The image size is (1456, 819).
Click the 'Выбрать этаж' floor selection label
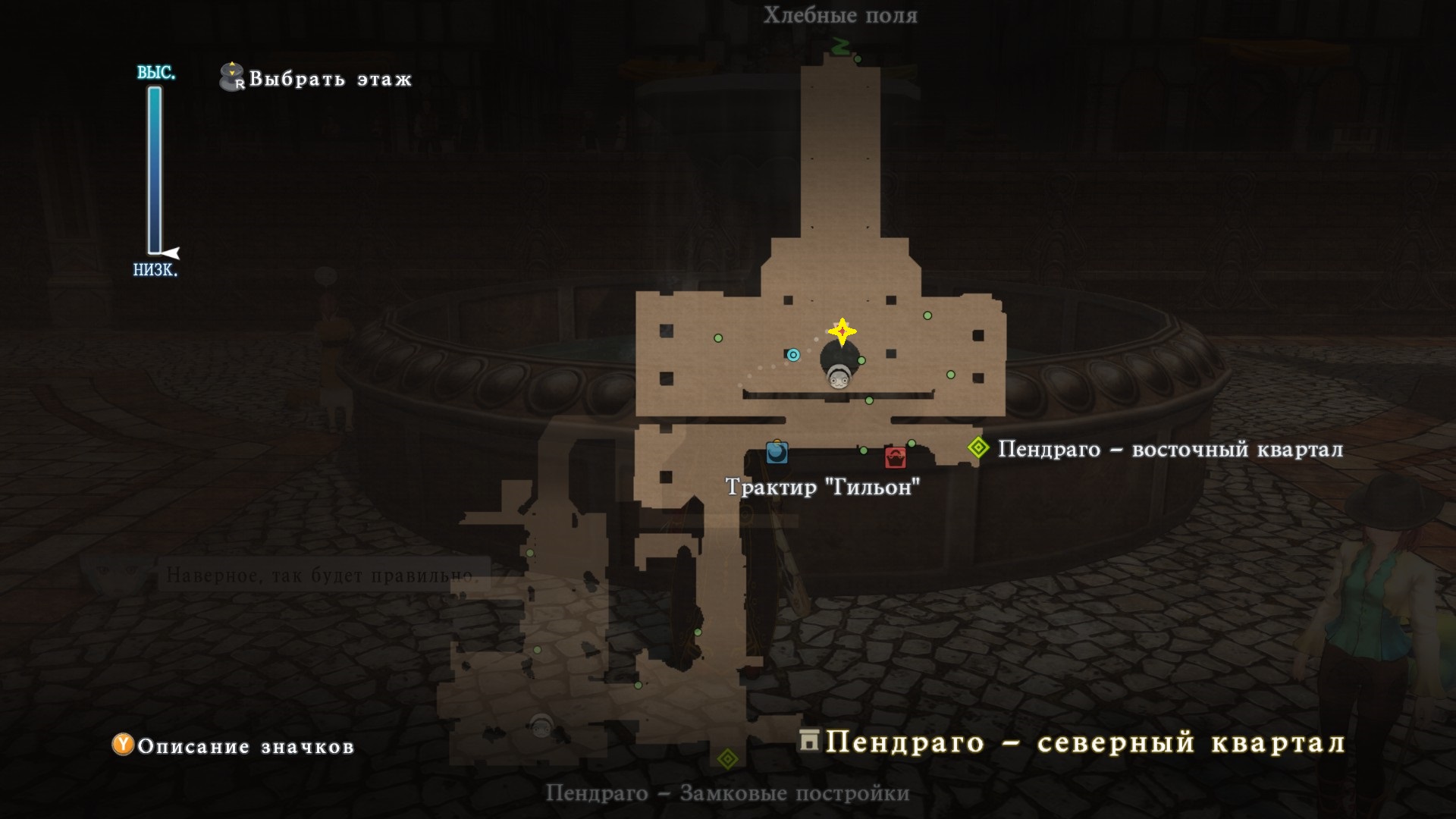click(330, 79)
